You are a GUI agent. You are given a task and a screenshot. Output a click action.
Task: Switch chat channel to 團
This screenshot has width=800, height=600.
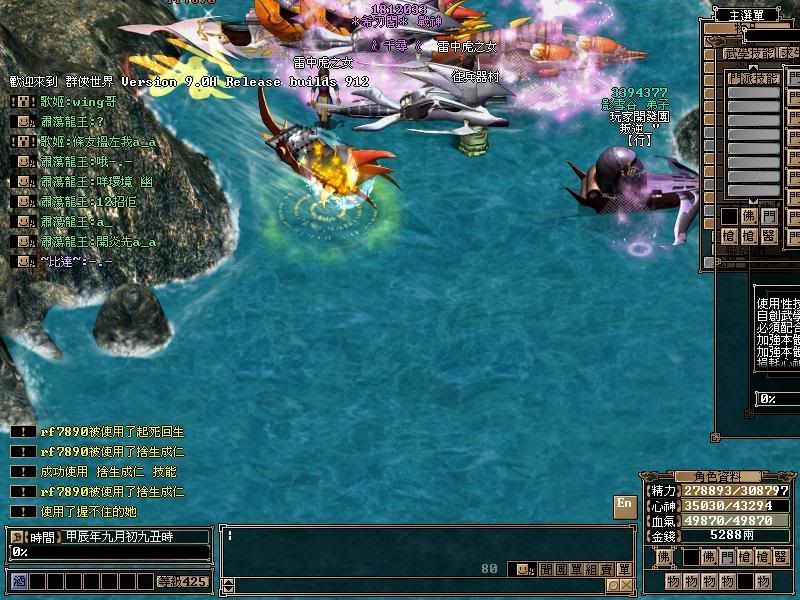560,569
